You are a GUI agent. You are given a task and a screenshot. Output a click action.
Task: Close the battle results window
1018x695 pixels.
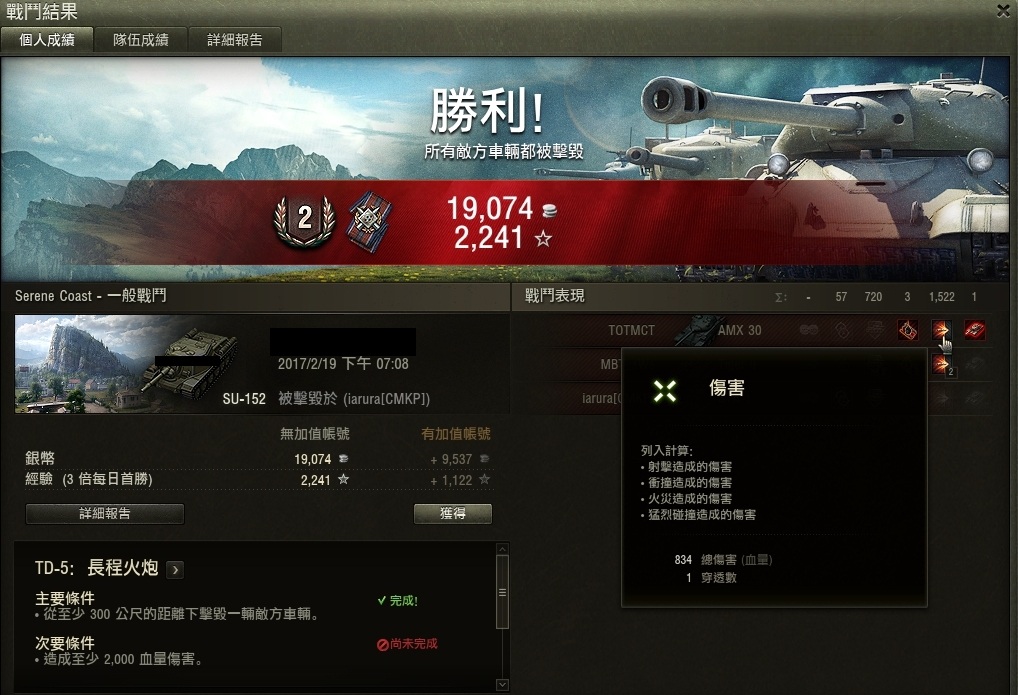click(1003, 11)
